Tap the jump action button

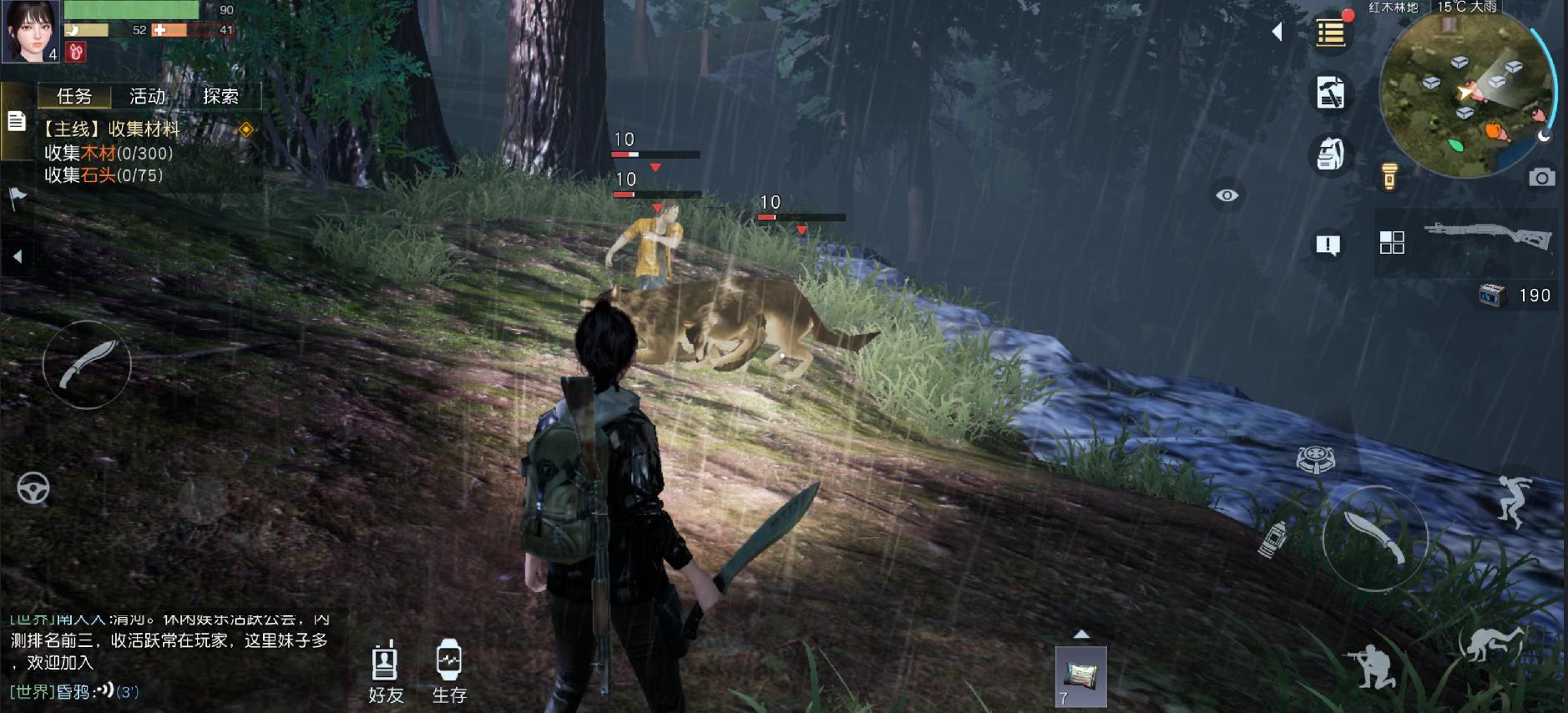tap(1513, 501)
